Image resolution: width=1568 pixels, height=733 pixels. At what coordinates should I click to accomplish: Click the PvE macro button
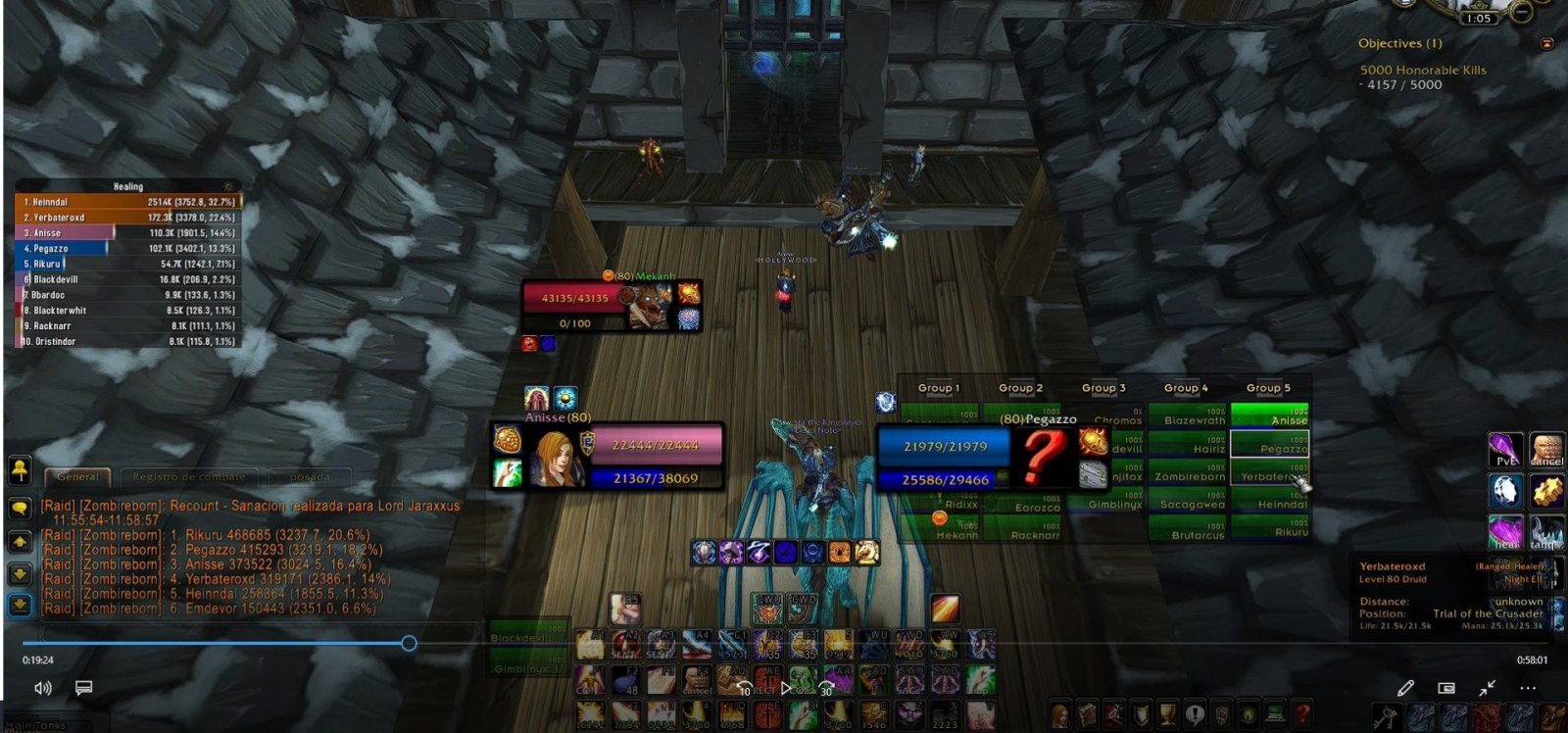(x=1505, y=450)
